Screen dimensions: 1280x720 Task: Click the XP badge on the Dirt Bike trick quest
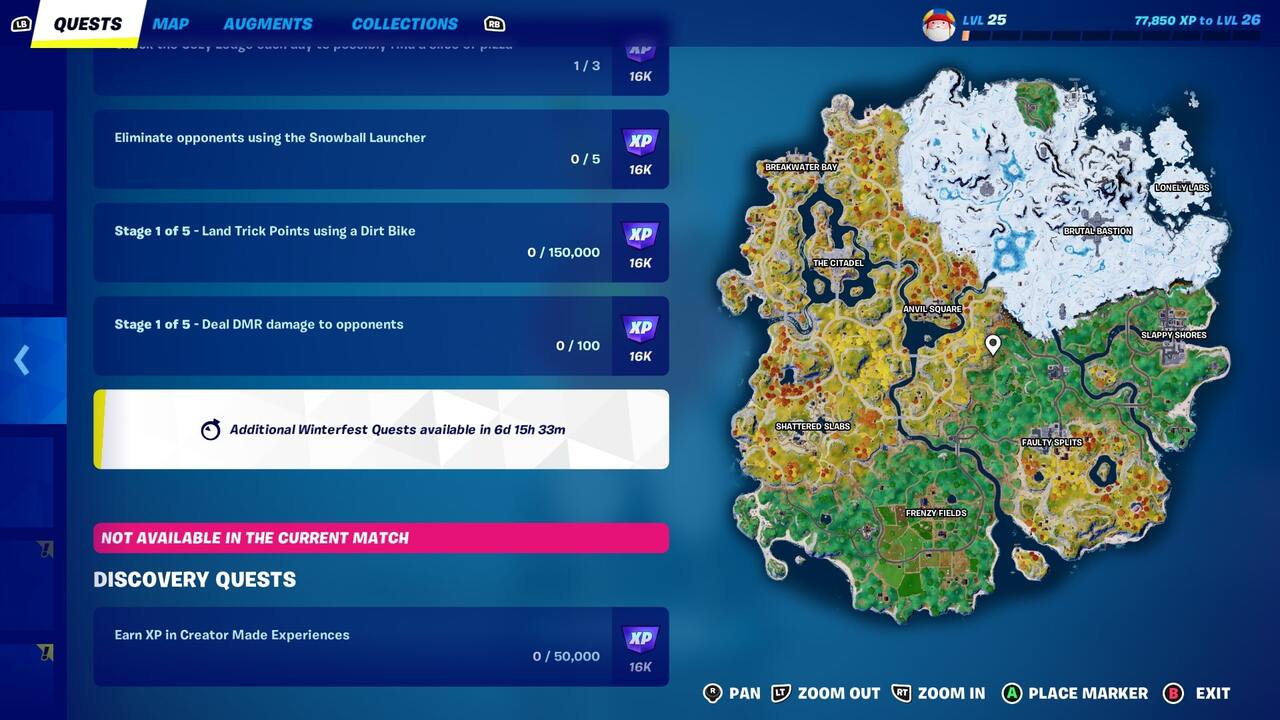pyautogui.click(x=640, y=234)
